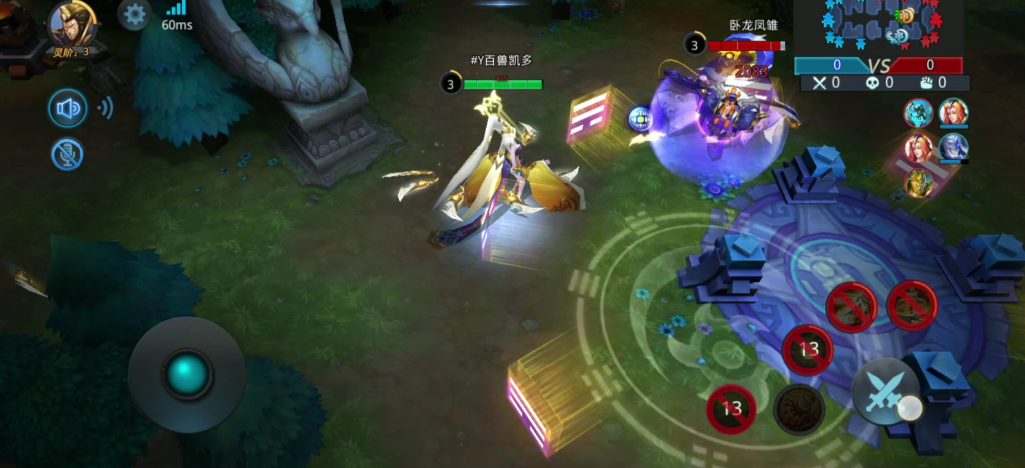Select the teal armored teammate portrait
This screenshot has width=1025, height=468.
(918, 113)
